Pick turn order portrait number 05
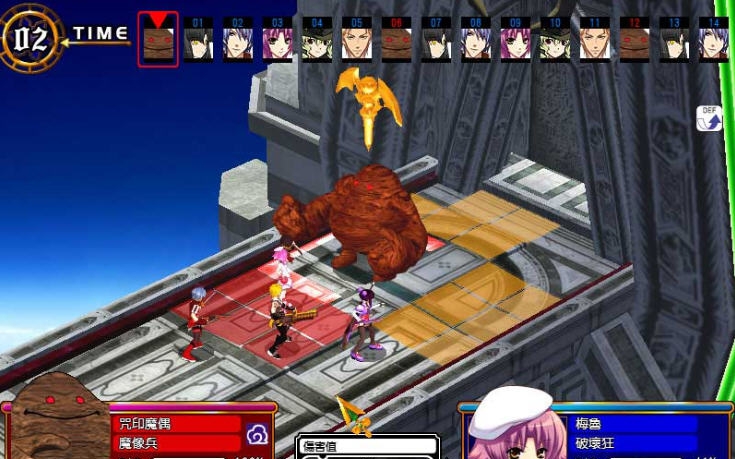Screen dimensions: 735x459 point(356,41)
